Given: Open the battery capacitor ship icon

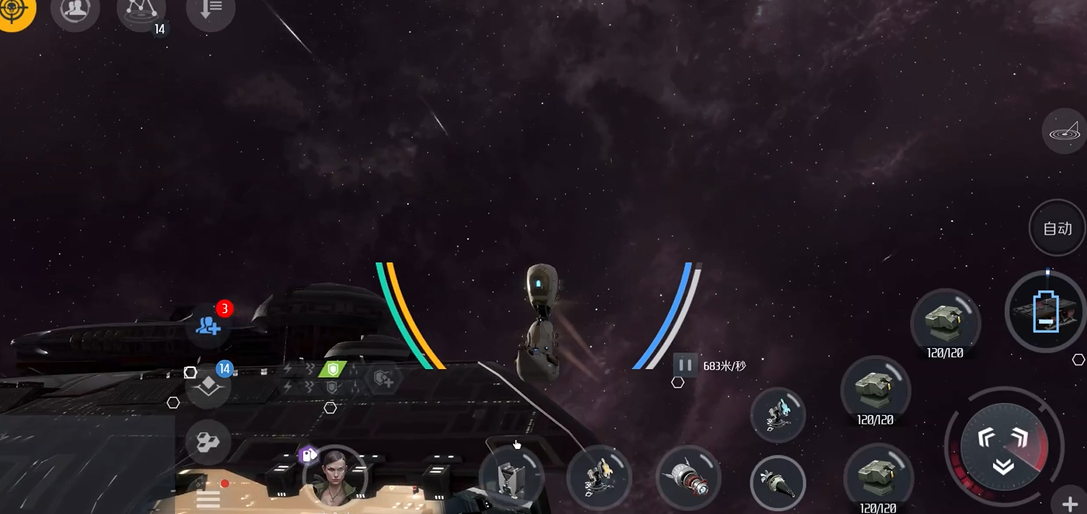Looking at the screenshot, I should [x=1044, y=311].
